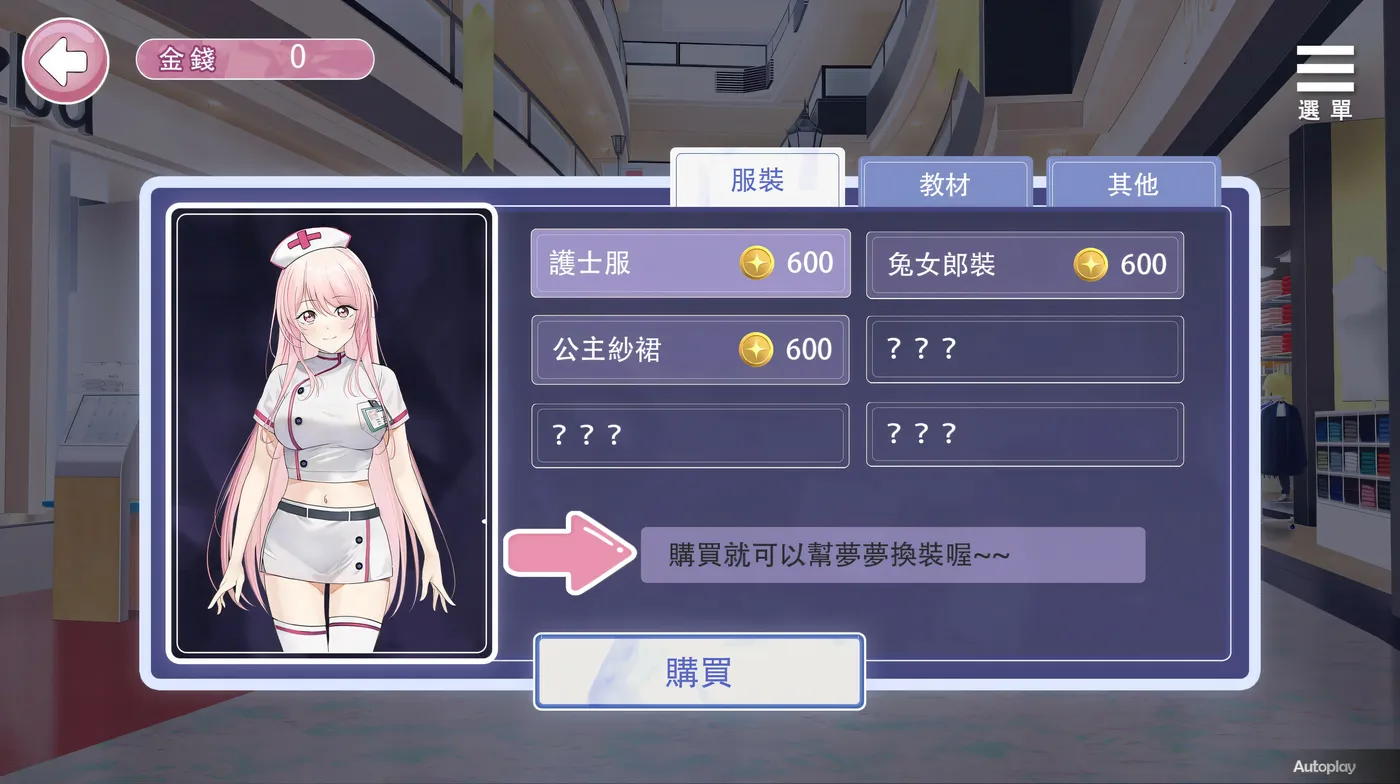
Task: Select the 兔女郎裝 outfit item
Action: 1024,264
